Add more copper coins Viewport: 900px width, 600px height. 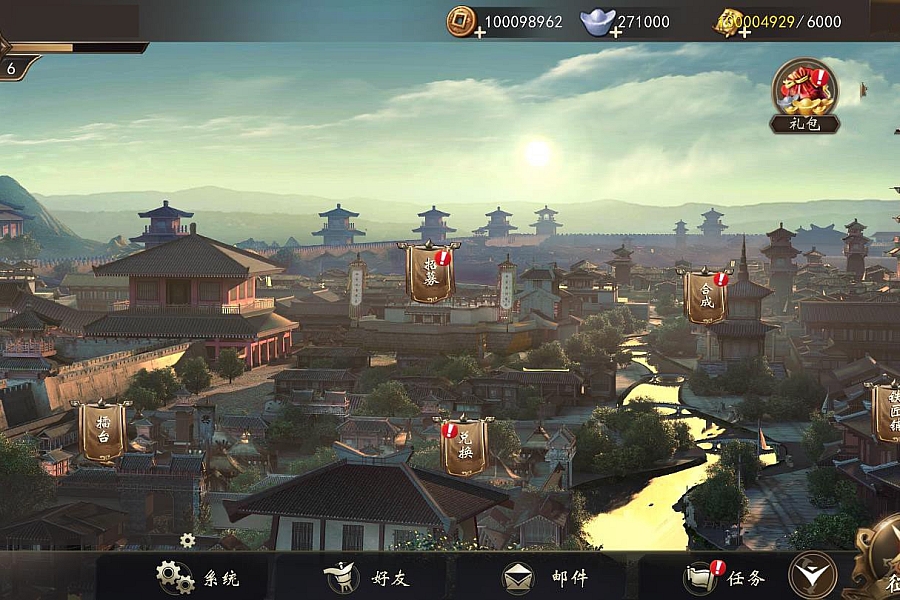480,32
